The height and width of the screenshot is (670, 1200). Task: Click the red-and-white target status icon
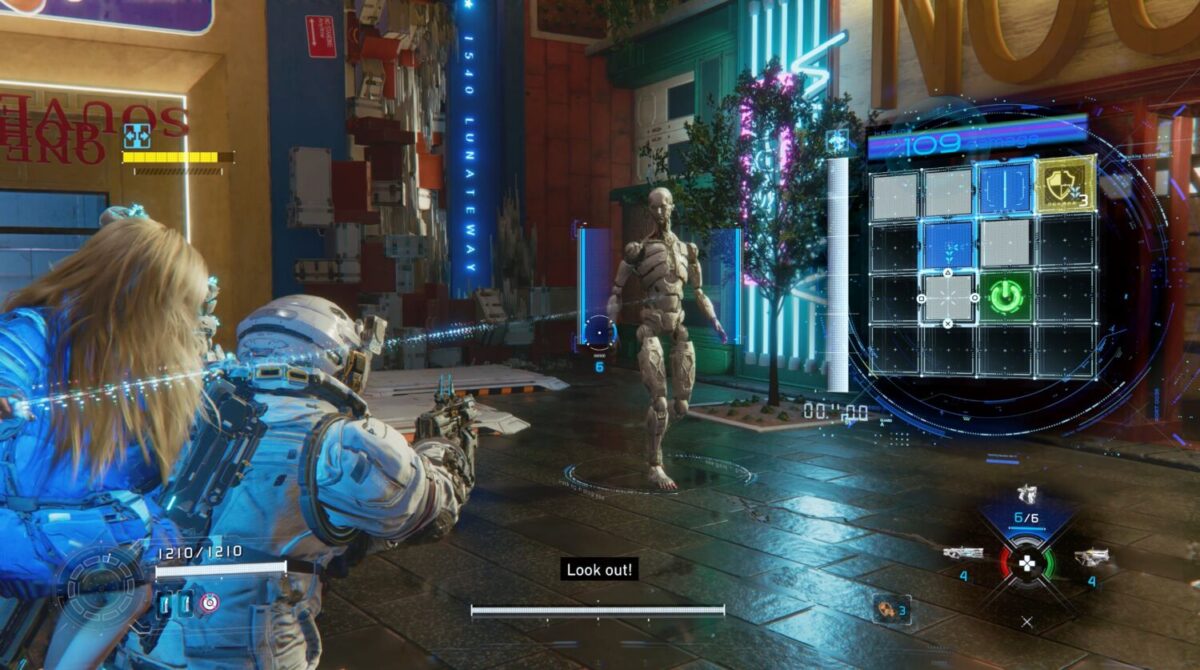click(x=210, y=602)
